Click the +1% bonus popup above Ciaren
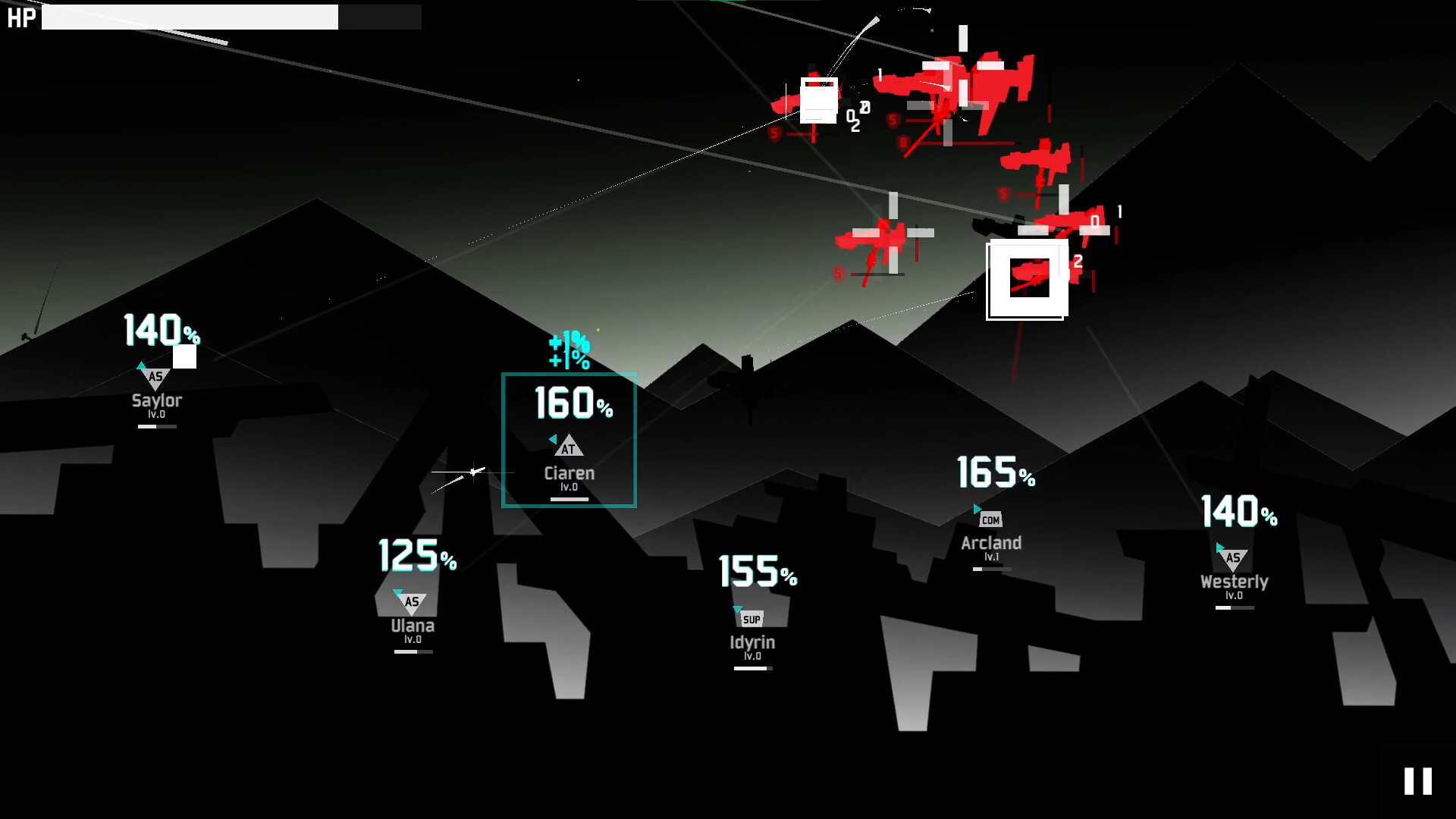The height and width of the screenshot is (819, 1456). tap(568, 347)
